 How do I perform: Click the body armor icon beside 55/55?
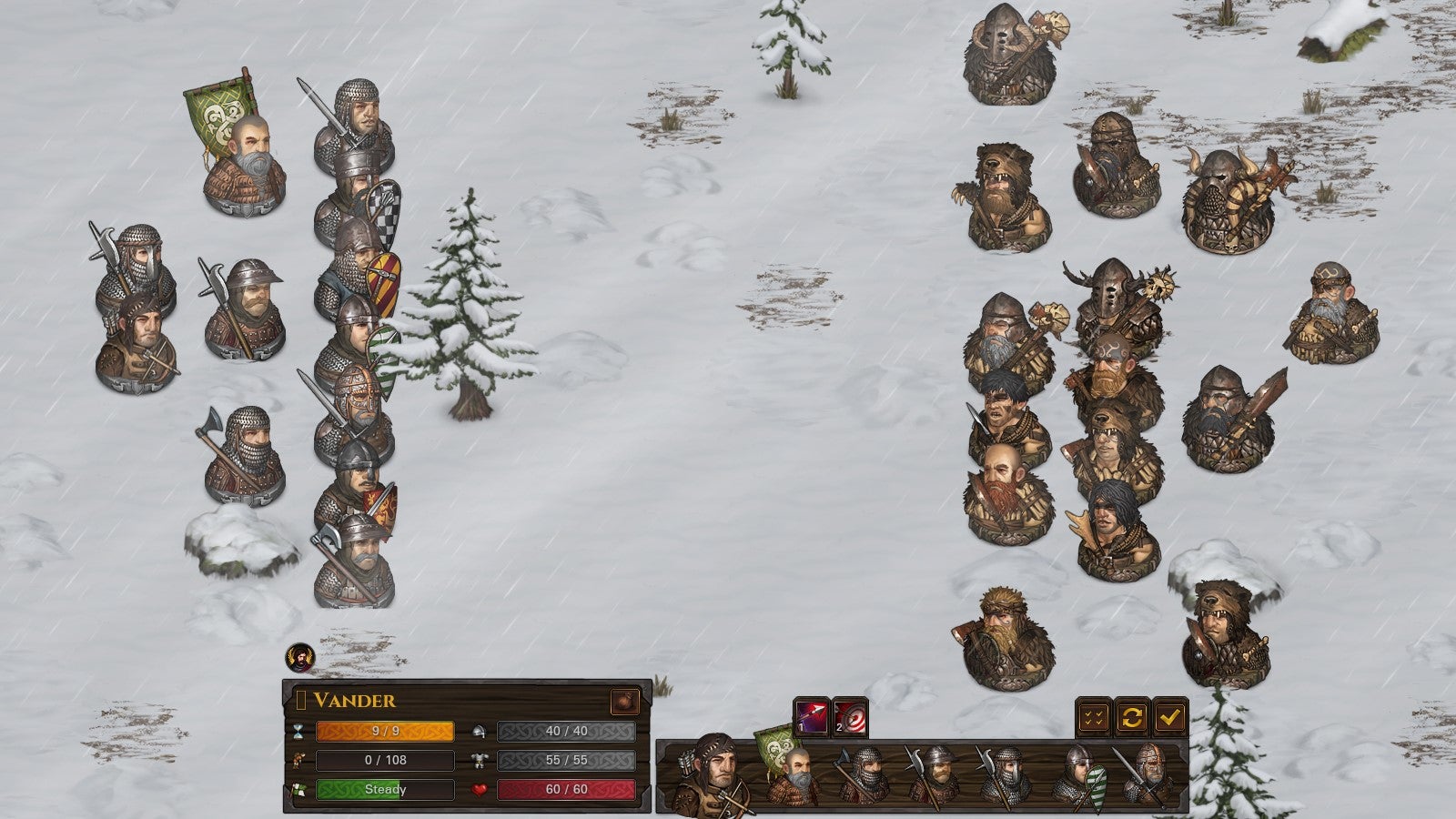pos(480,759)
